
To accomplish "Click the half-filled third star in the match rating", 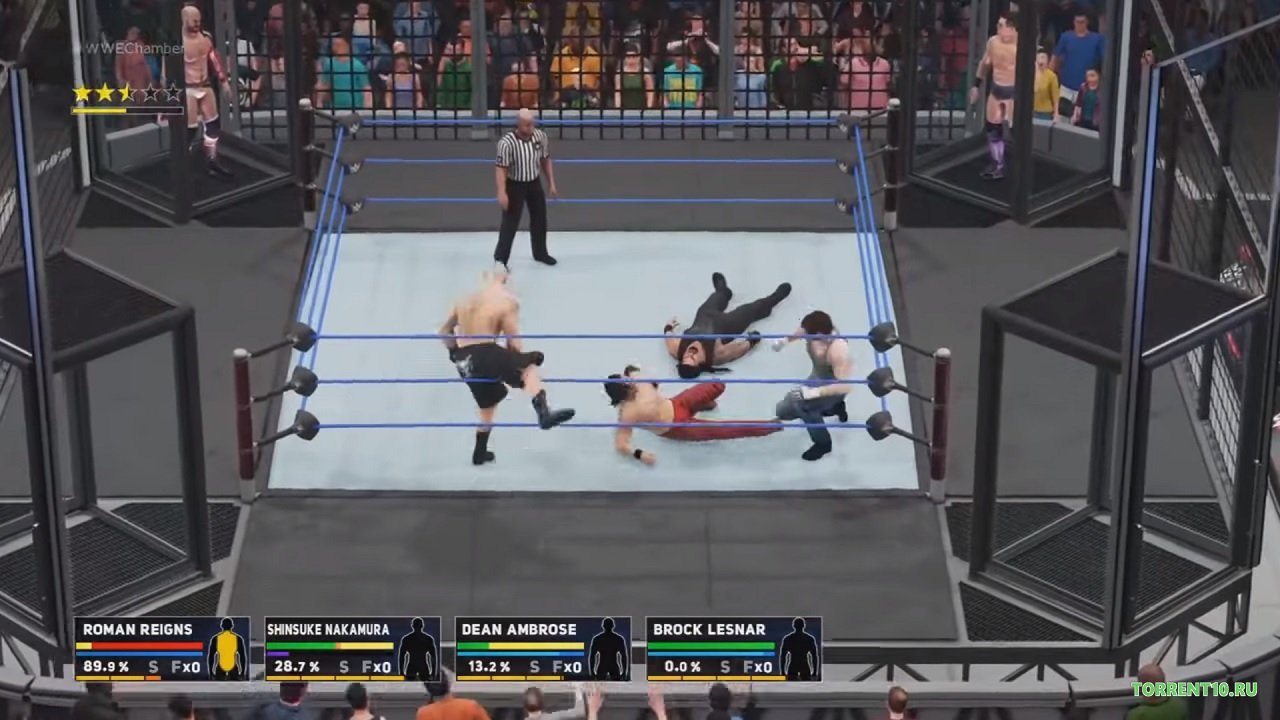I will (125, 91).
